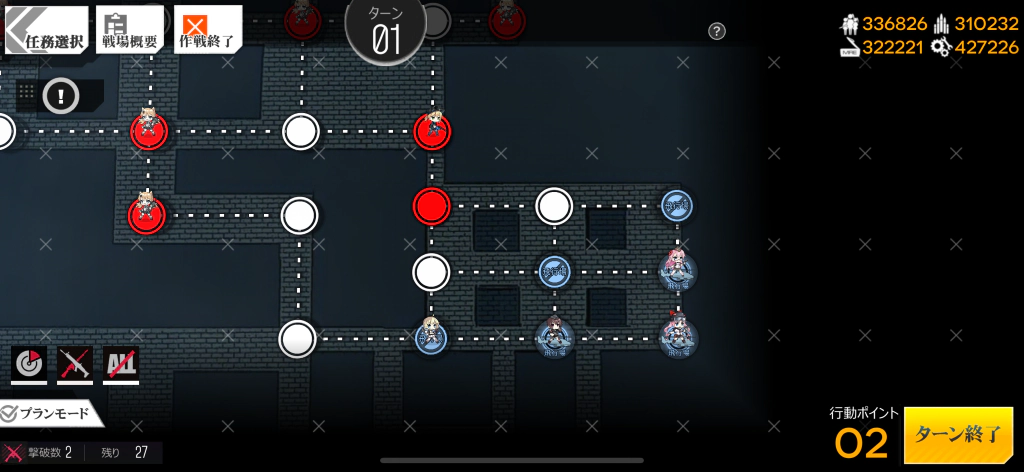This screenshot has height=472, width=1024.
Task: Toggle the crossed-out rifle icon
Action: (75, 364)
